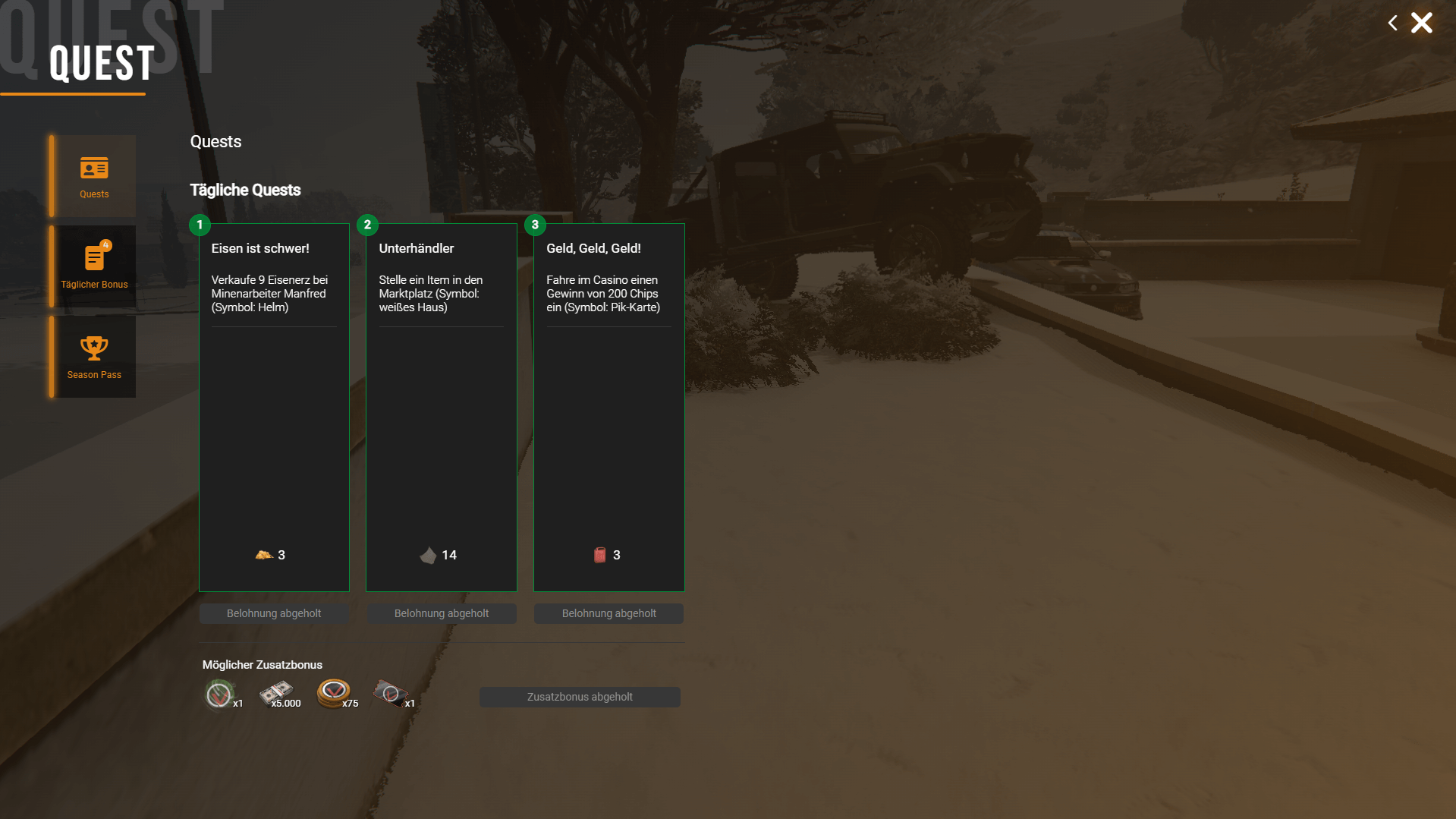Click Belohnung abgeholt under Unterhändler
1456x819 pixels.
coord(441,613)
